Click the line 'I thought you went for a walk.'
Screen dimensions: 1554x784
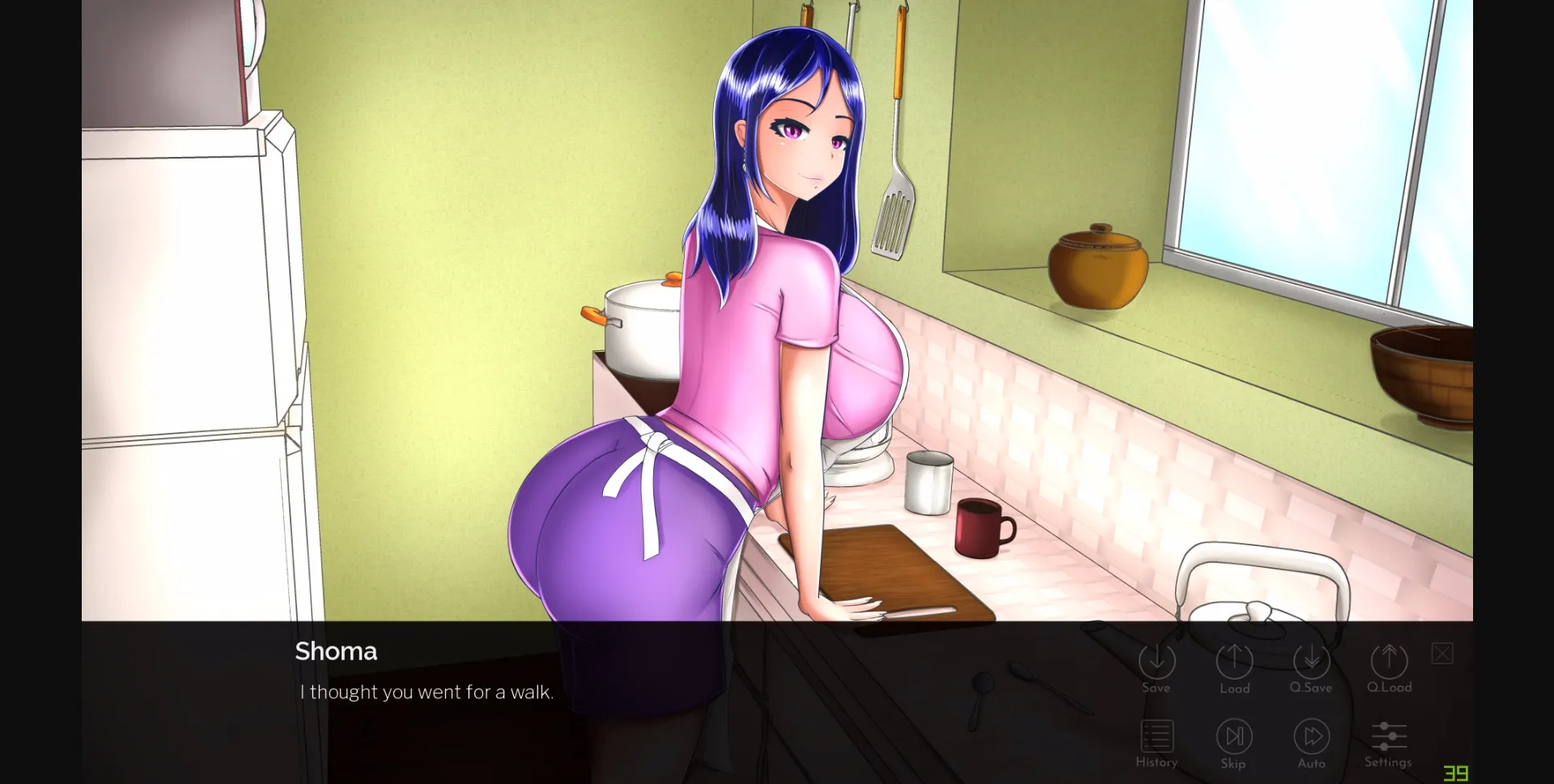point(427,692)
